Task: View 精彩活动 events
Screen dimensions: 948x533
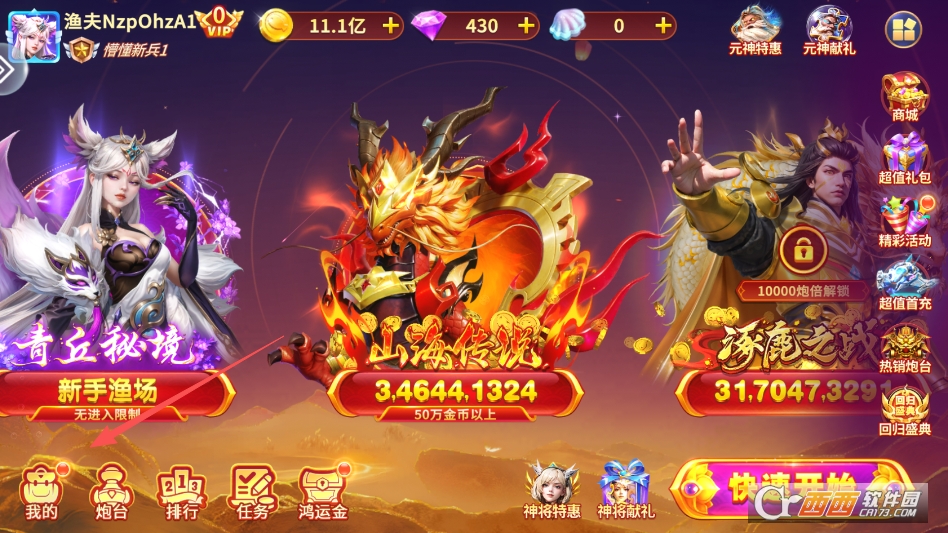Action: 904,222
